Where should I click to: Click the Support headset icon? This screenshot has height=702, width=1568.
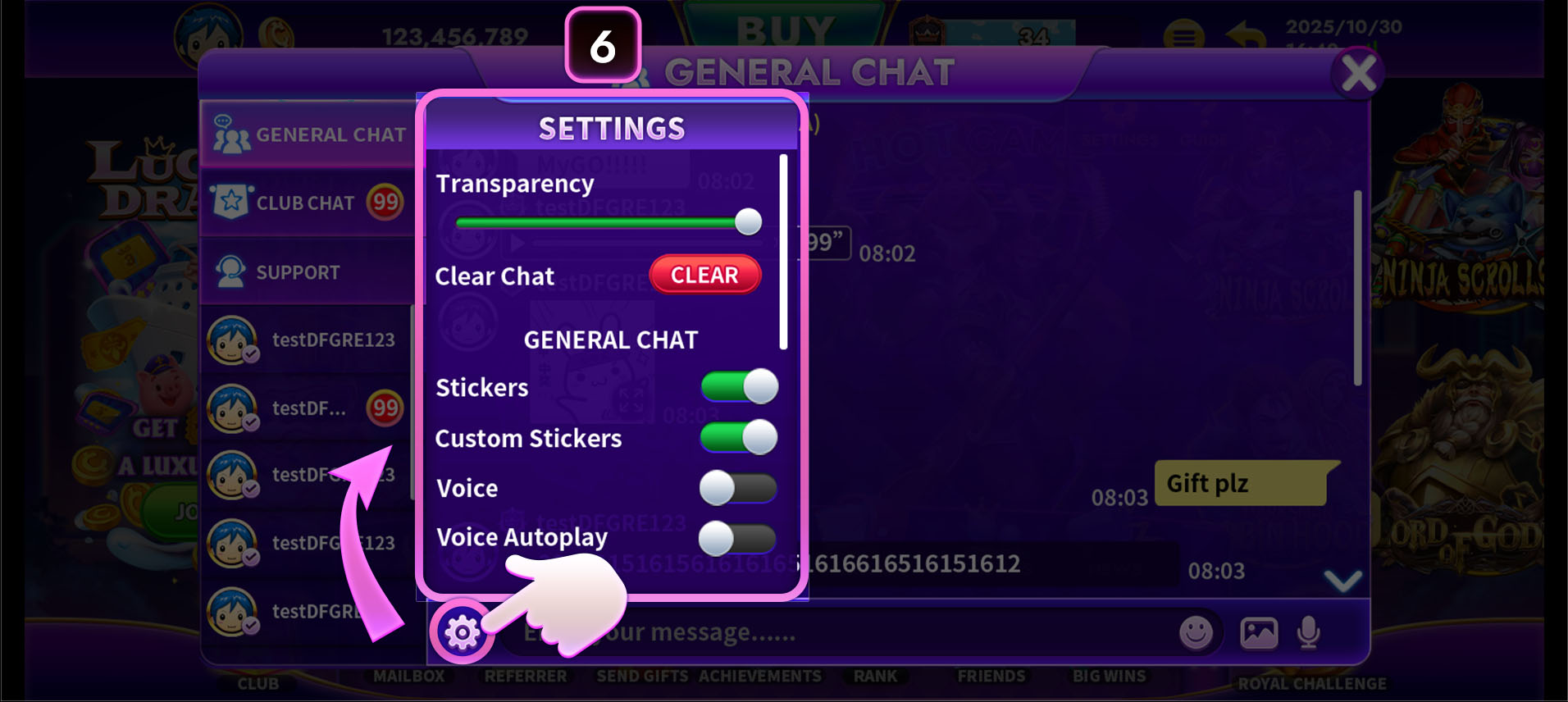click(x=232, y=271)
